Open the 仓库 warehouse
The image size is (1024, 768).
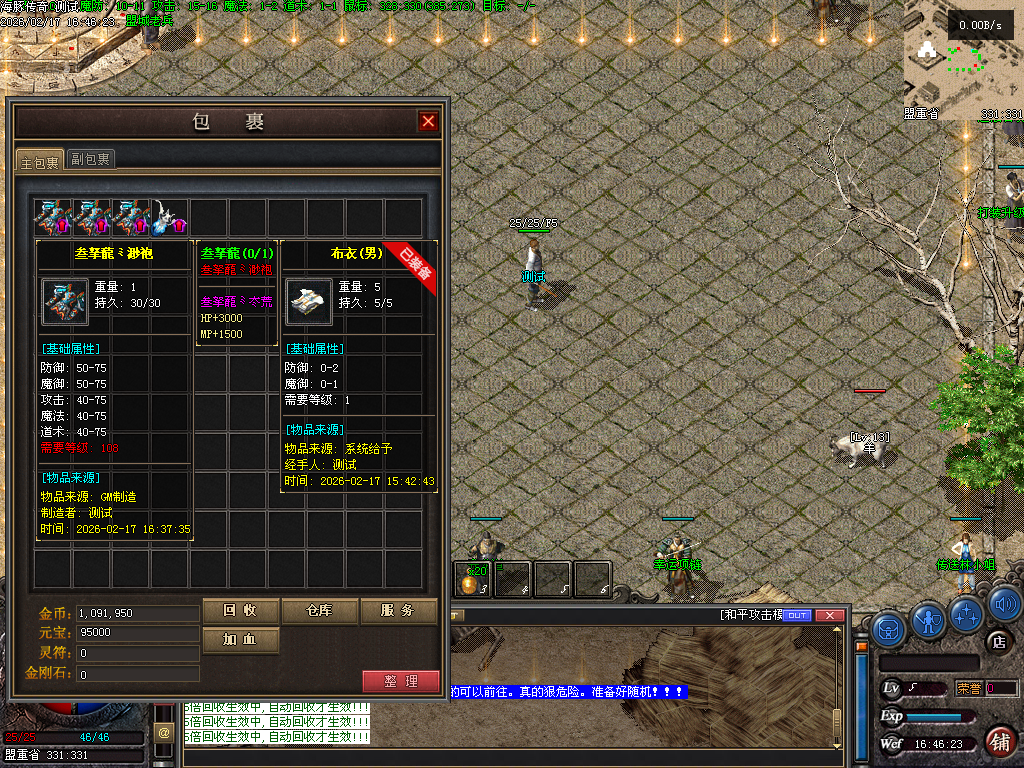pyautogui.click(x=318, y=611)
